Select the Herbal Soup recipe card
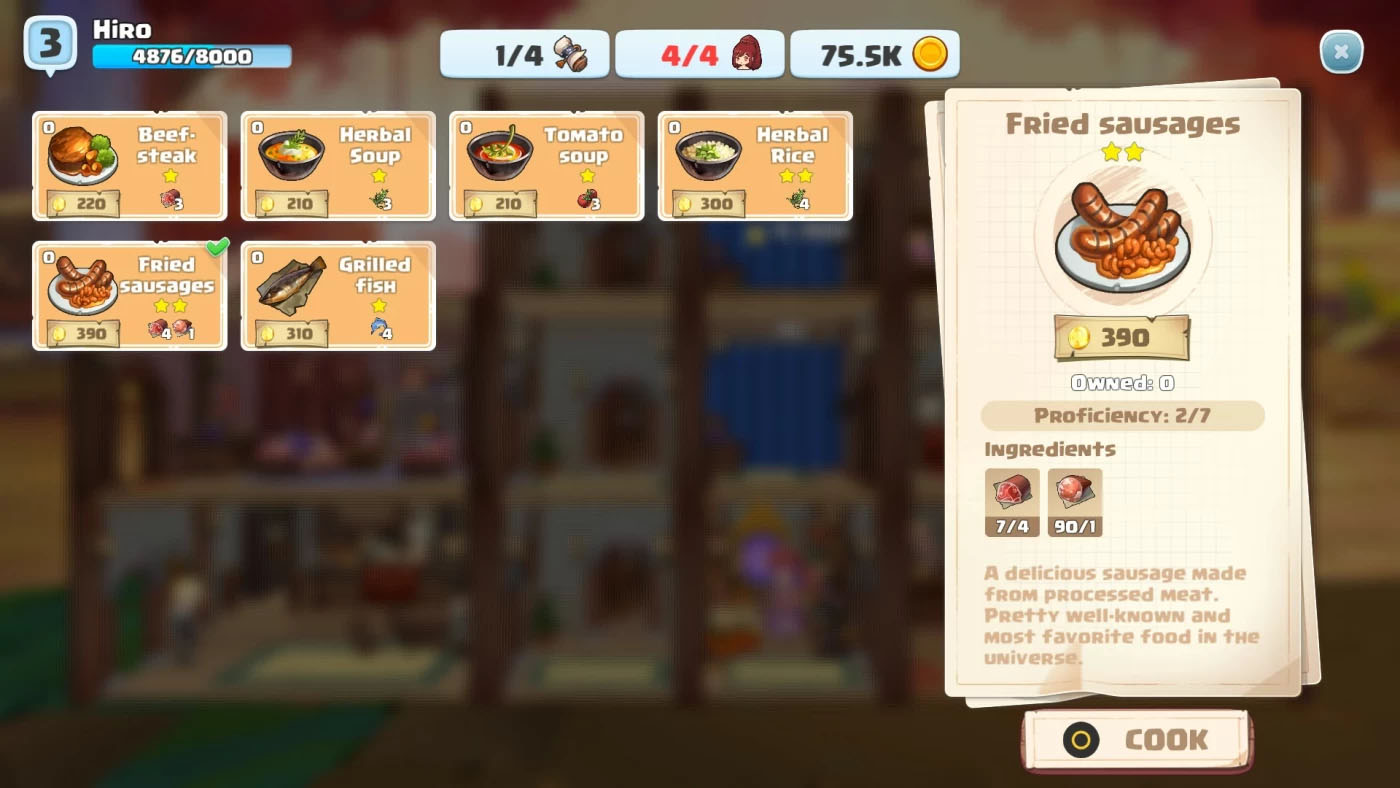The height and width of the screenshot is (788, 1400). (337, 165)
